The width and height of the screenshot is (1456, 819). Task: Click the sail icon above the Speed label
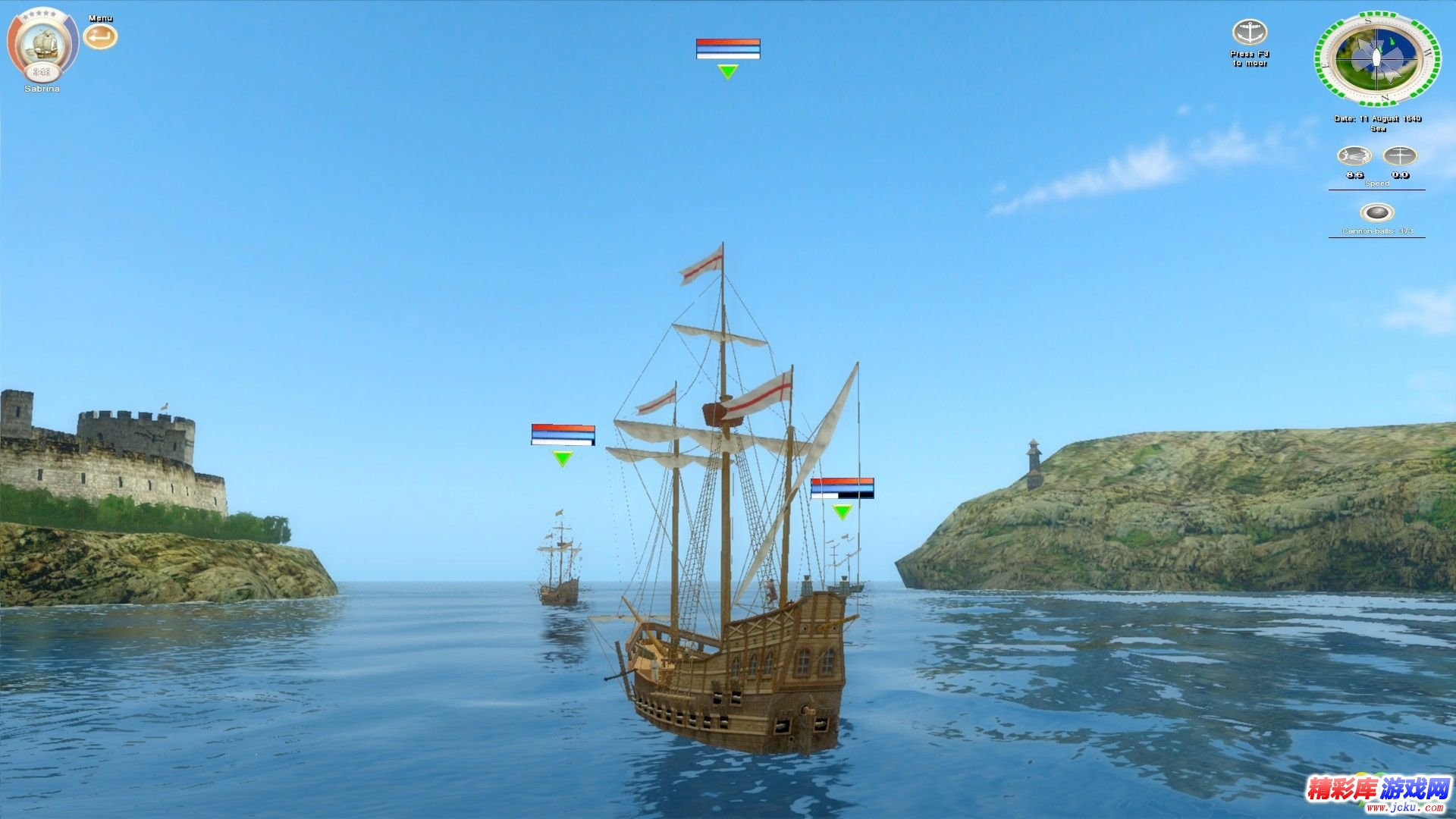point(1400,156)
